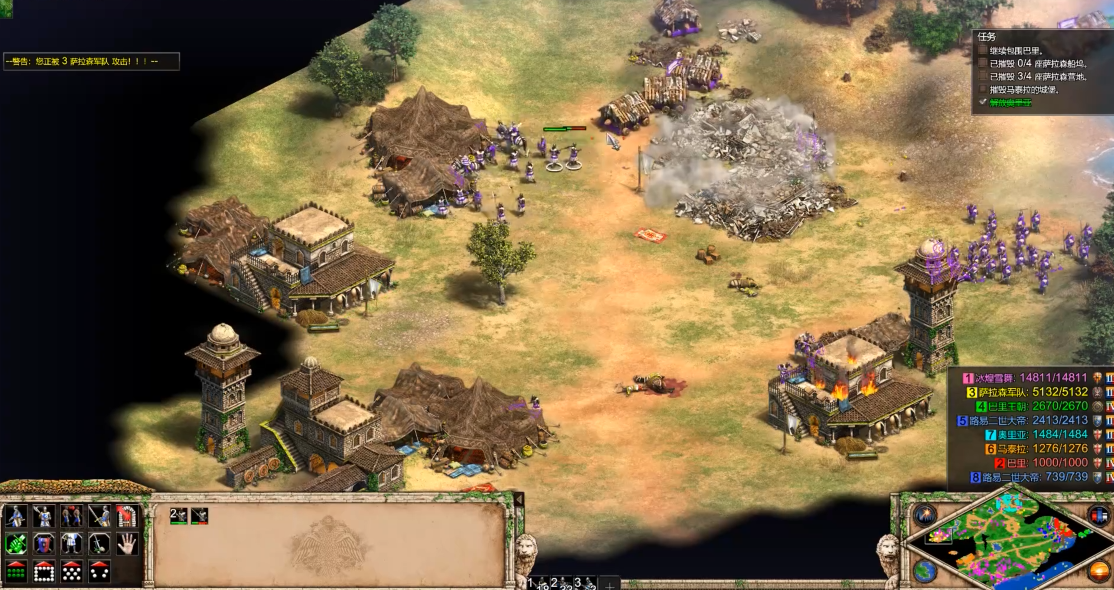Viewport: 1114px width, 590px height.
Task: Add a new control group with plus button
Action: pos(610,583)
